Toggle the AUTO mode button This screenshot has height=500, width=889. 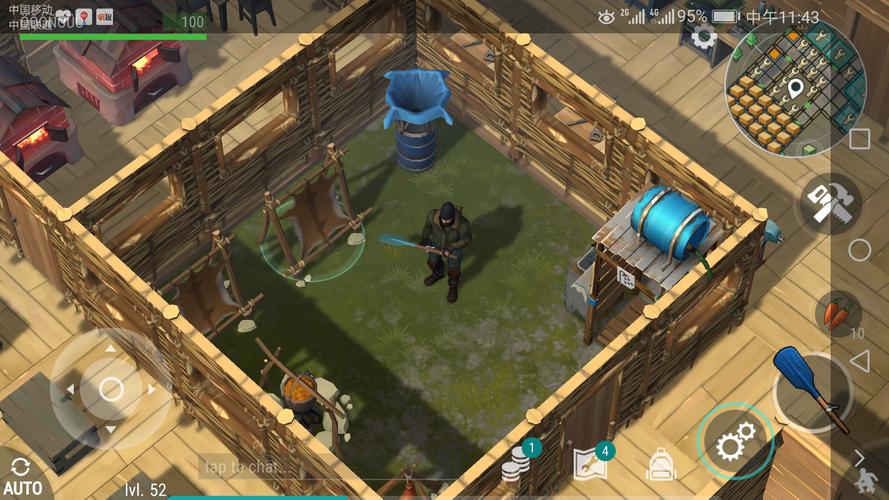pos(22,476)
